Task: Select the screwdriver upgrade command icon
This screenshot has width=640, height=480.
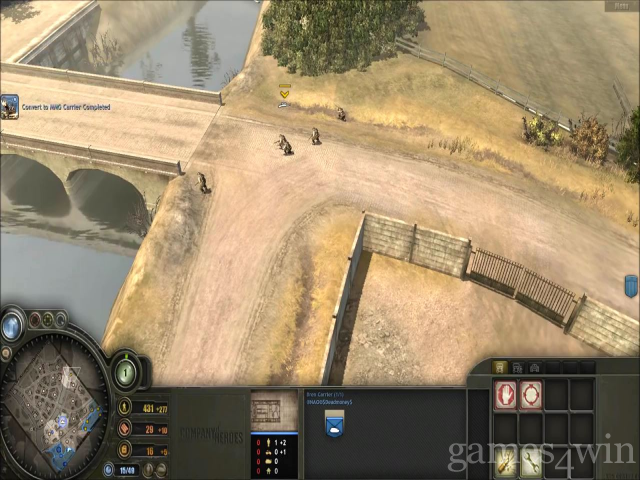Action: pos(506,460)
